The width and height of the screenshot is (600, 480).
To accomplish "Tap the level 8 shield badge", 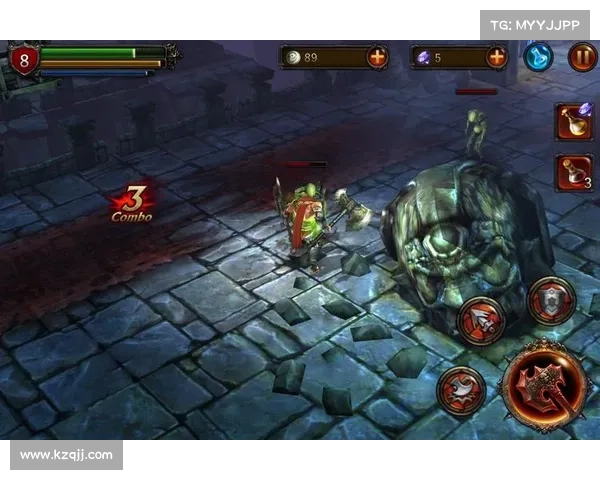I will [24, 60].
